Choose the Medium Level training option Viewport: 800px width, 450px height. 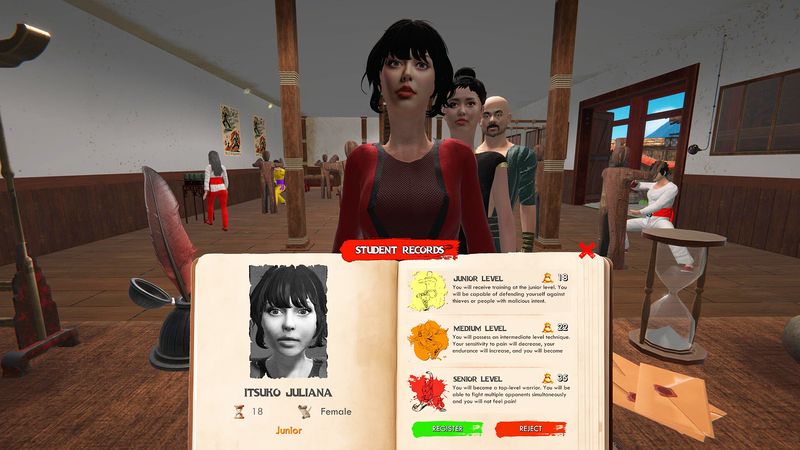(x=490, y=340)
